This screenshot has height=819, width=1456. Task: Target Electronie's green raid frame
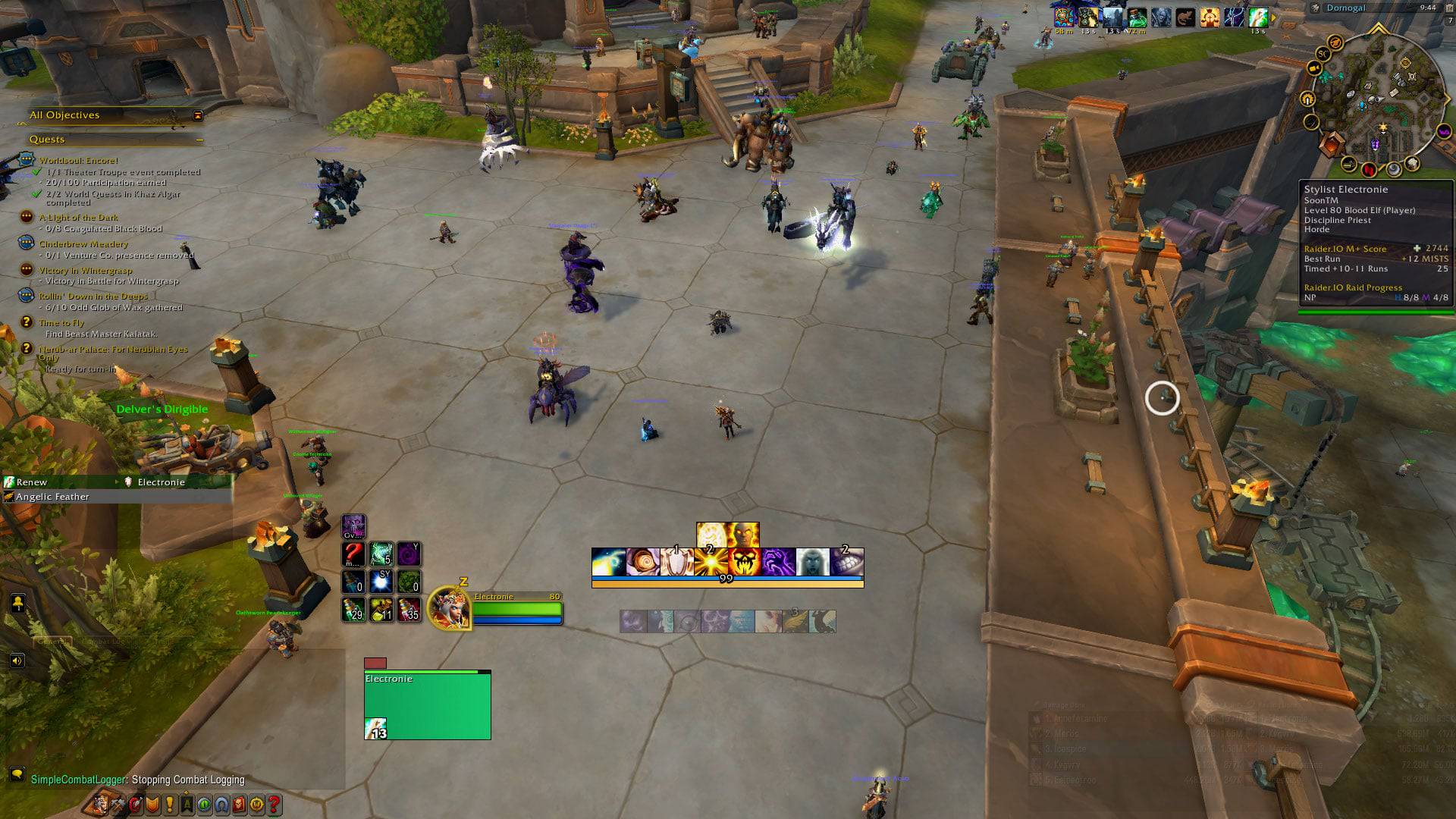click(x=427, y=705)
